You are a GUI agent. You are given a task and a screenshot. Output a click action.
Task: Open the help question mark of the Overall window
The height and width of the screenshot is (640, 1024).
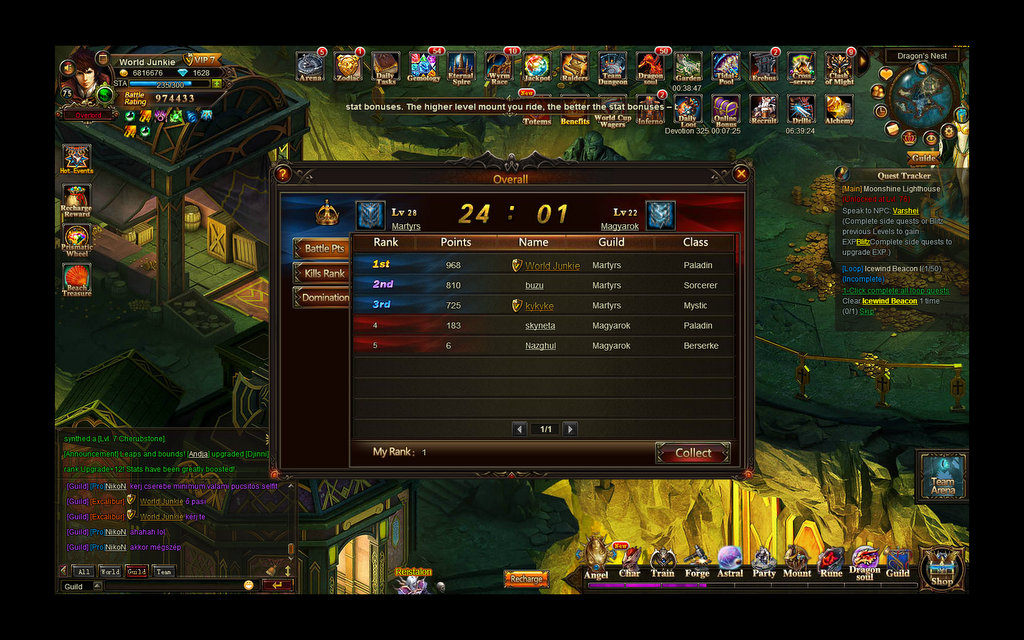click(x=282, y=174)
